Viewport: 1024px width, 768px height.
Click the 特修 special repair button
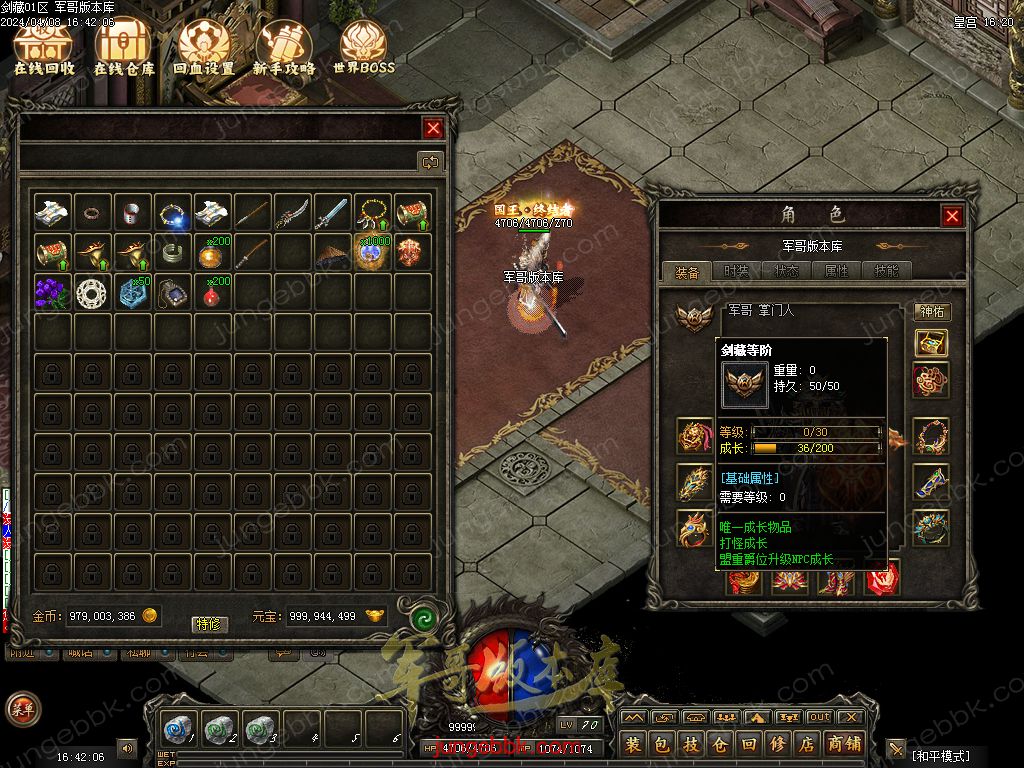point(209,624)
